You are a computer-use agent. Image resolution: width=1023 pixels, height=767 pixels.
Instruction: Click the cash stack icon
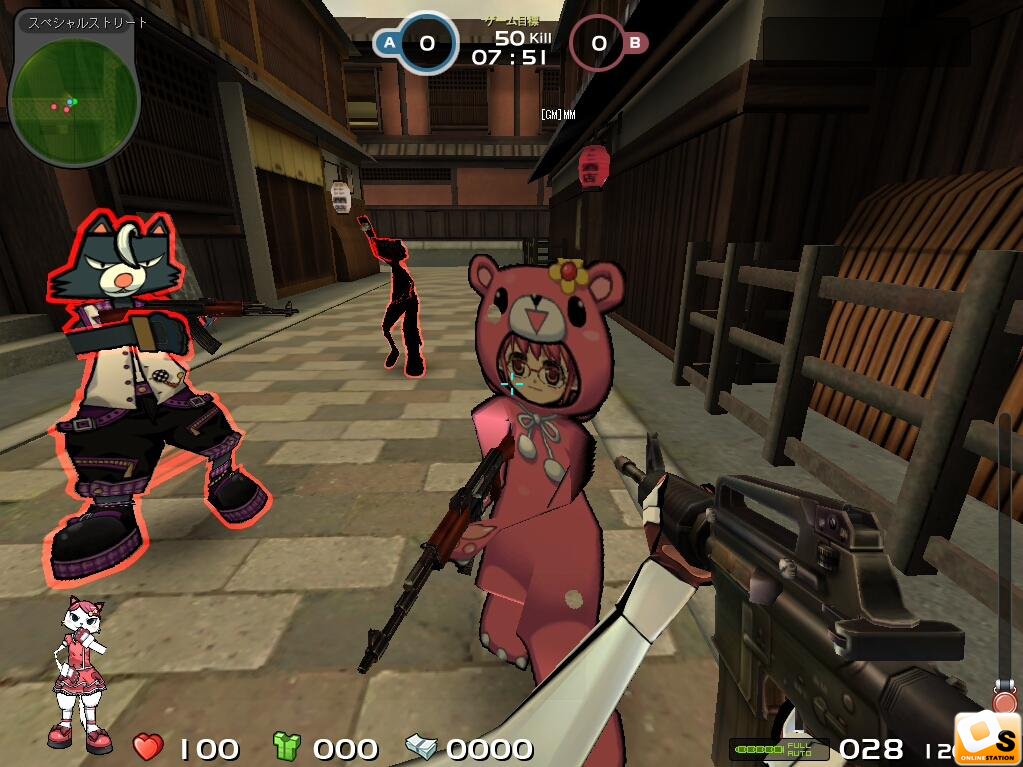(420, 746)
